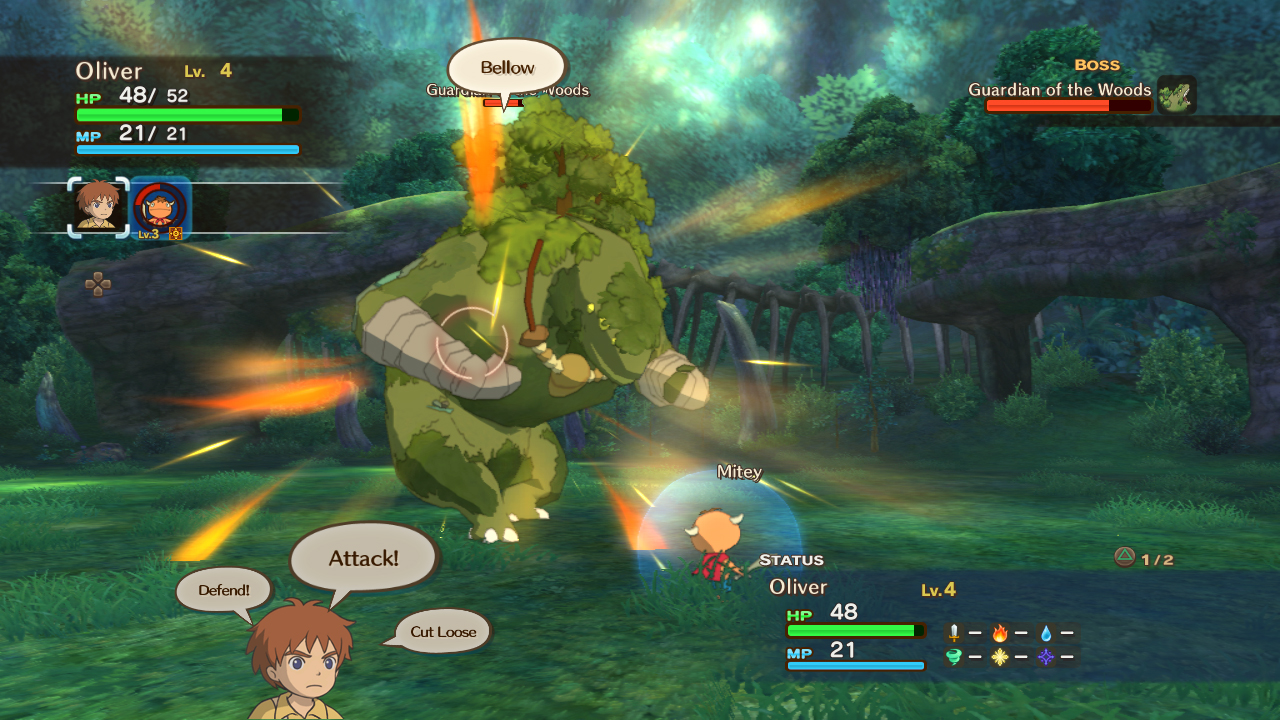Select the light element star icon
Screen dimensions: 1280x720
pyautogui.click(x=1000, y=658)
